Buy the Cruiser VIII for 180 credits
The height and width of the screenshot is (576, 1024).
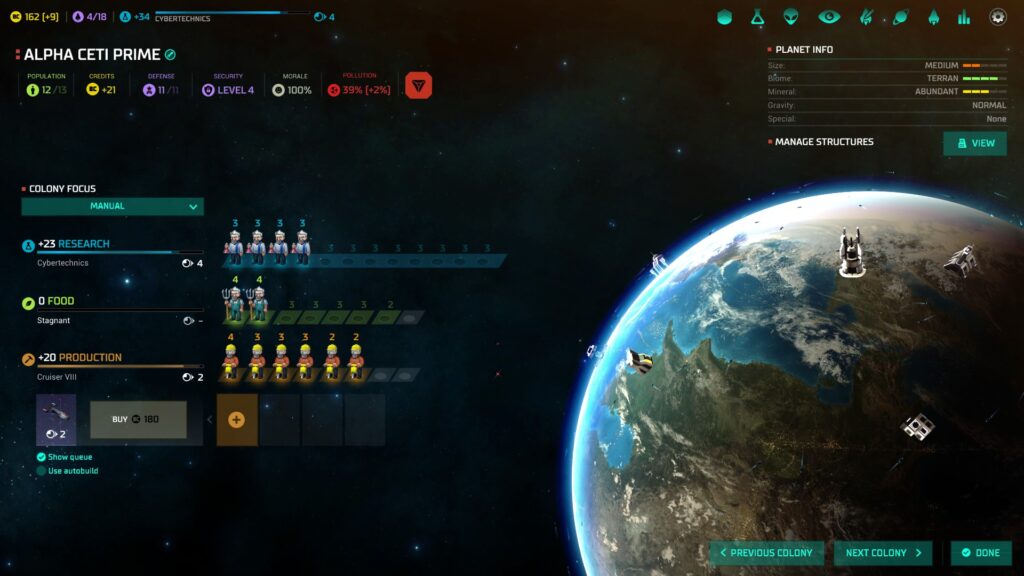tap(138, 419)
